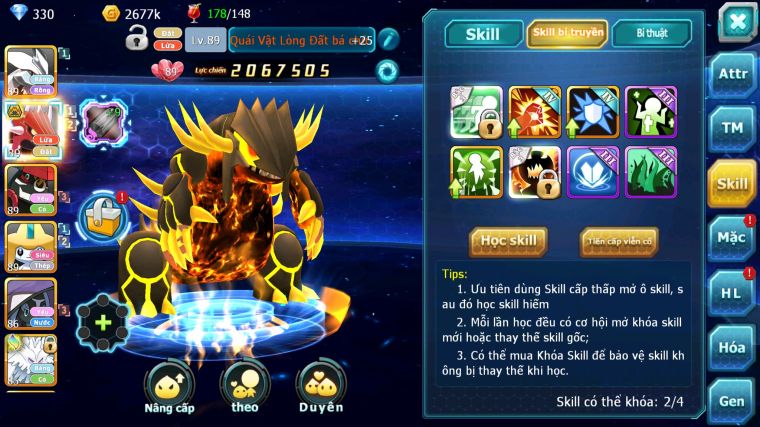The image size is (760, 427).
Task: Switch to the Gen side tab
Action: [732, 401]
